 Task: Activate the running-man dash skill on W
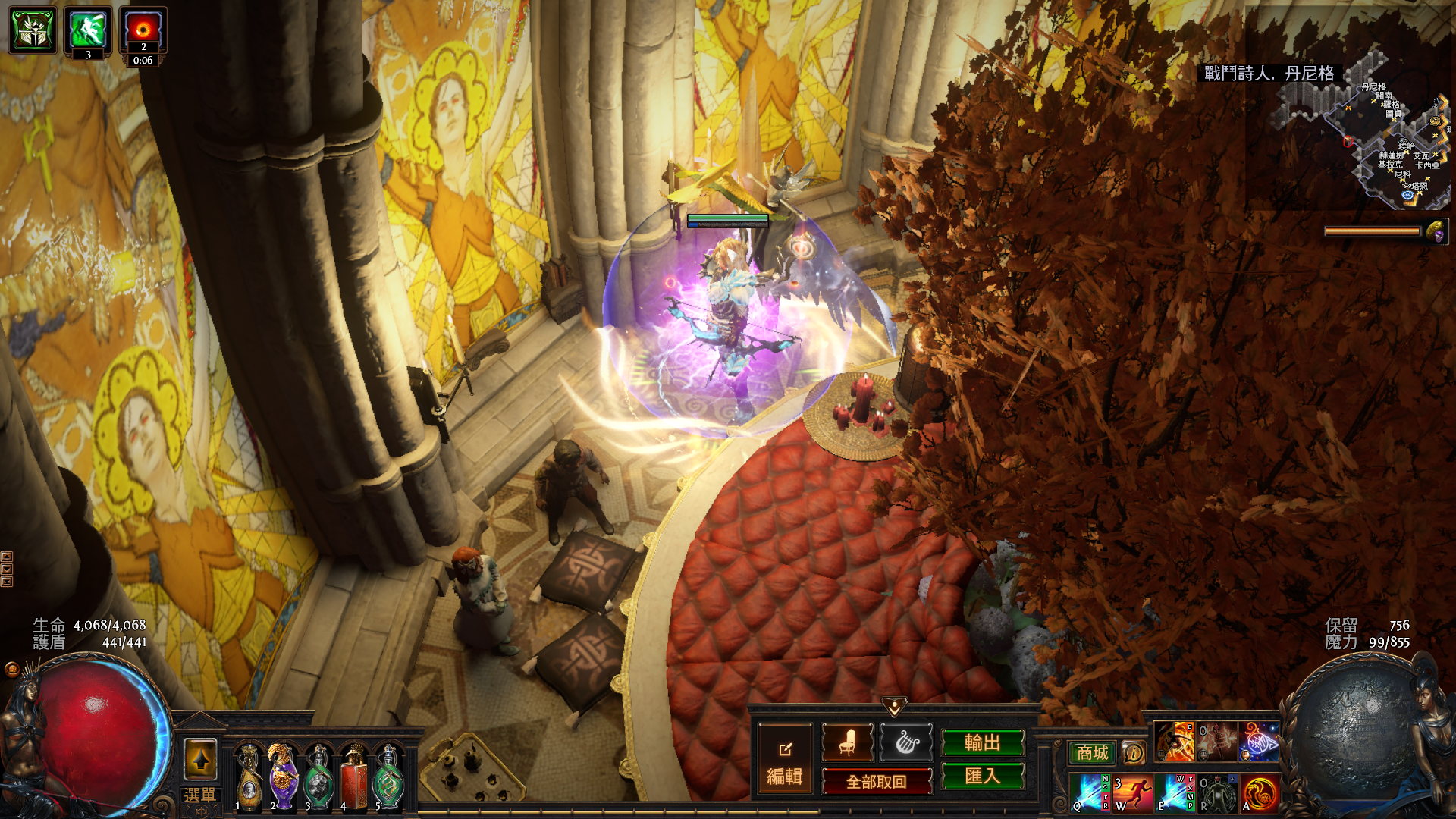[1132, 793]
